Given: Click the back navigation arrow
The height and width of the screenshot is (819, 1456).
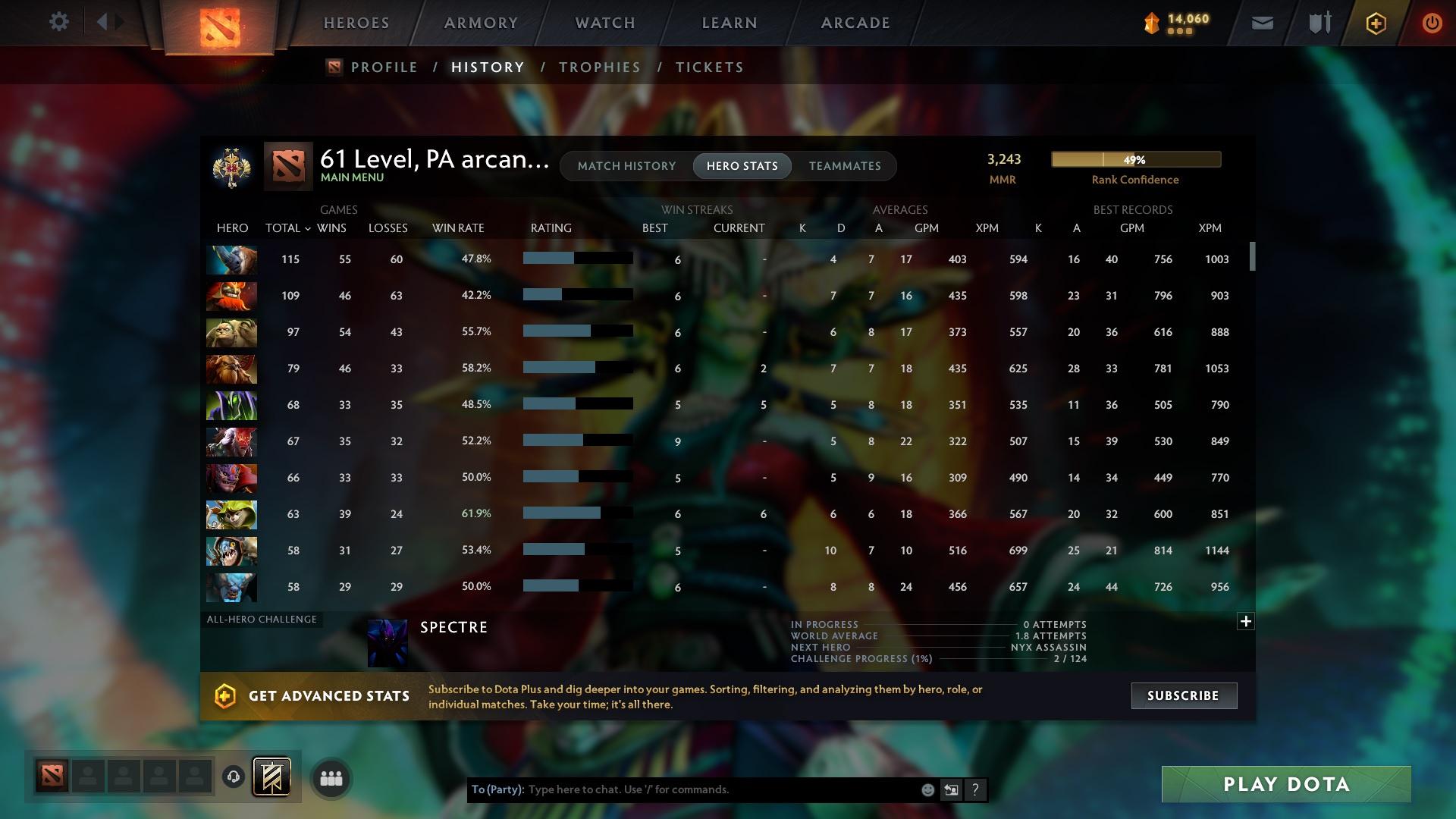Looking at the screenshot, I should click(104, 22).
